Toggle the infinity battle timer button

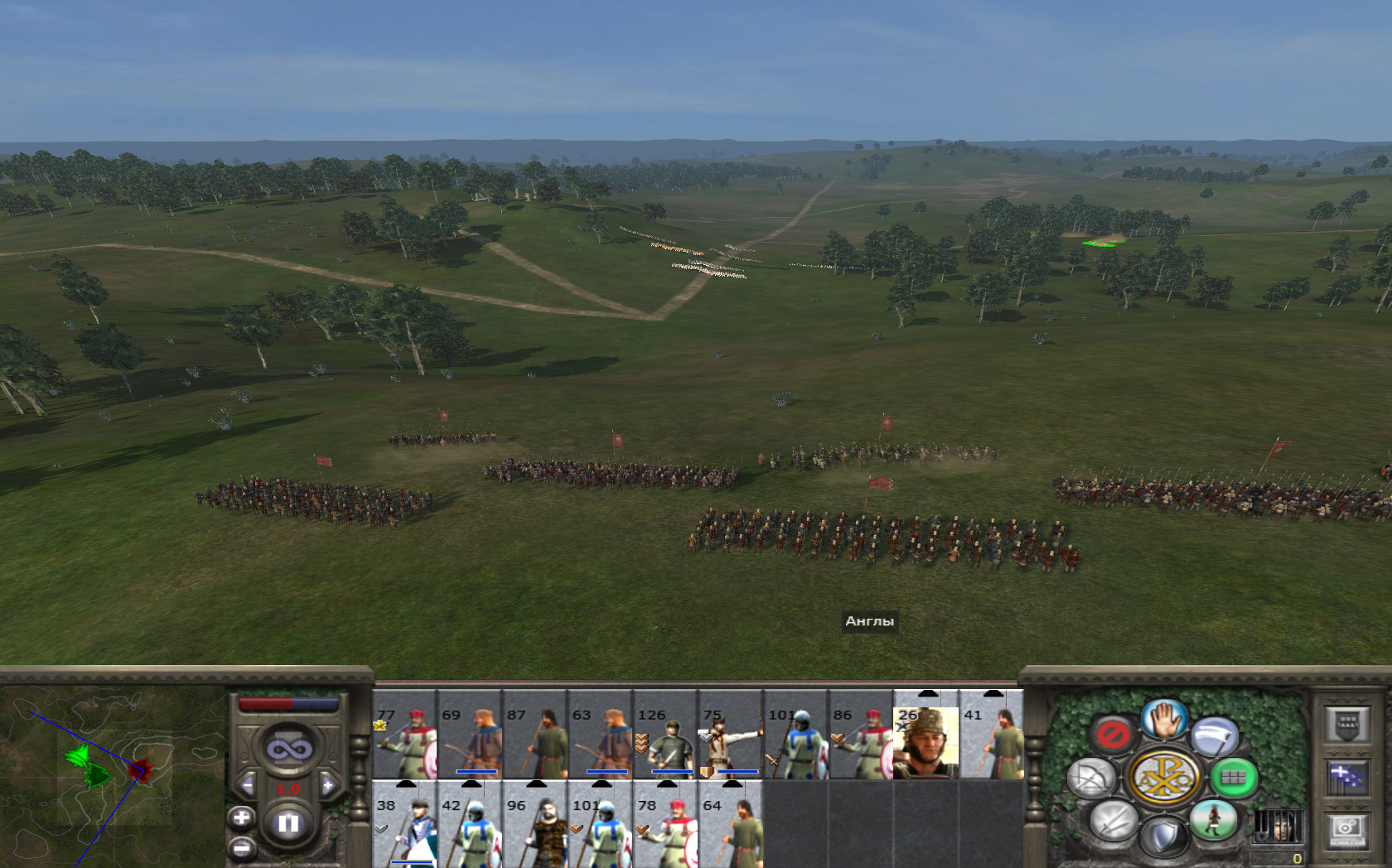click(x=288, y=750)
